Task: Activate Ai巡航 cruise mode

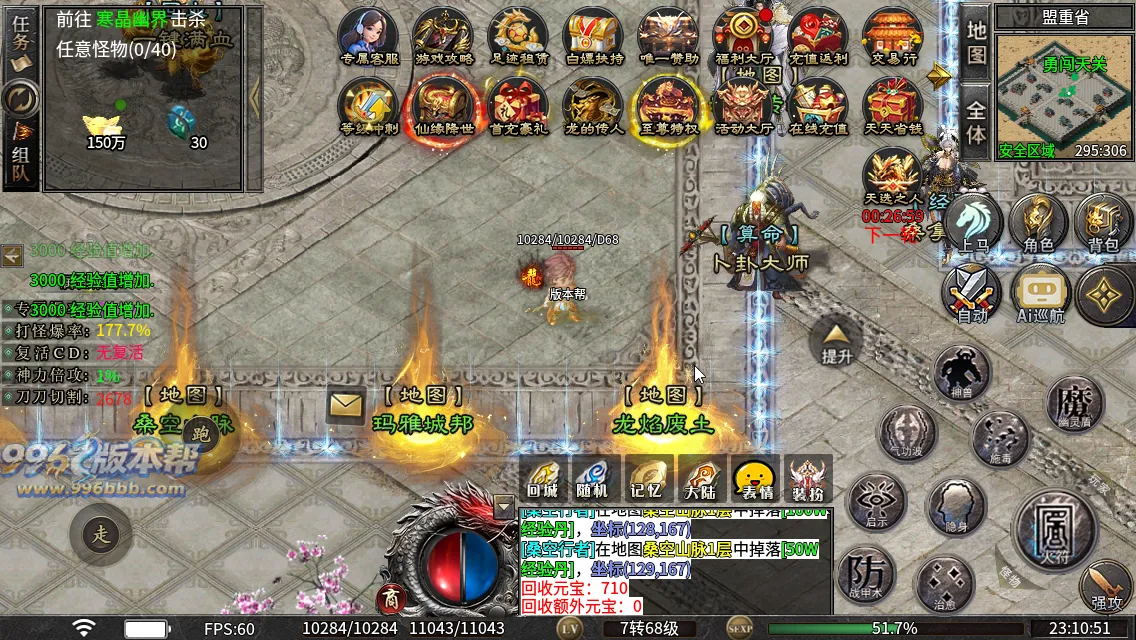Action: (x=1040, y=295)
